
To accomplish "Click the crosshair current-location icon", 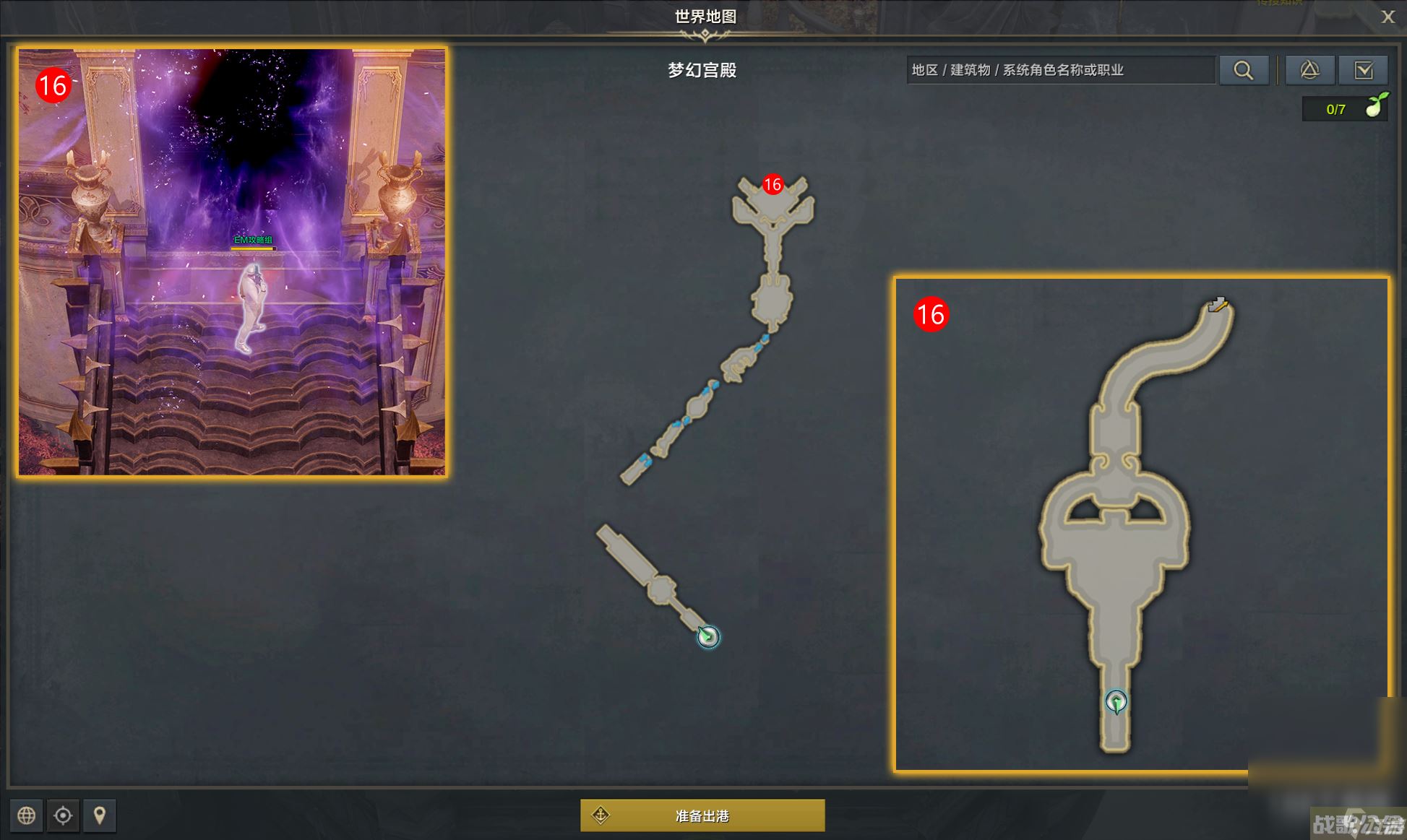I will [63, 815].
